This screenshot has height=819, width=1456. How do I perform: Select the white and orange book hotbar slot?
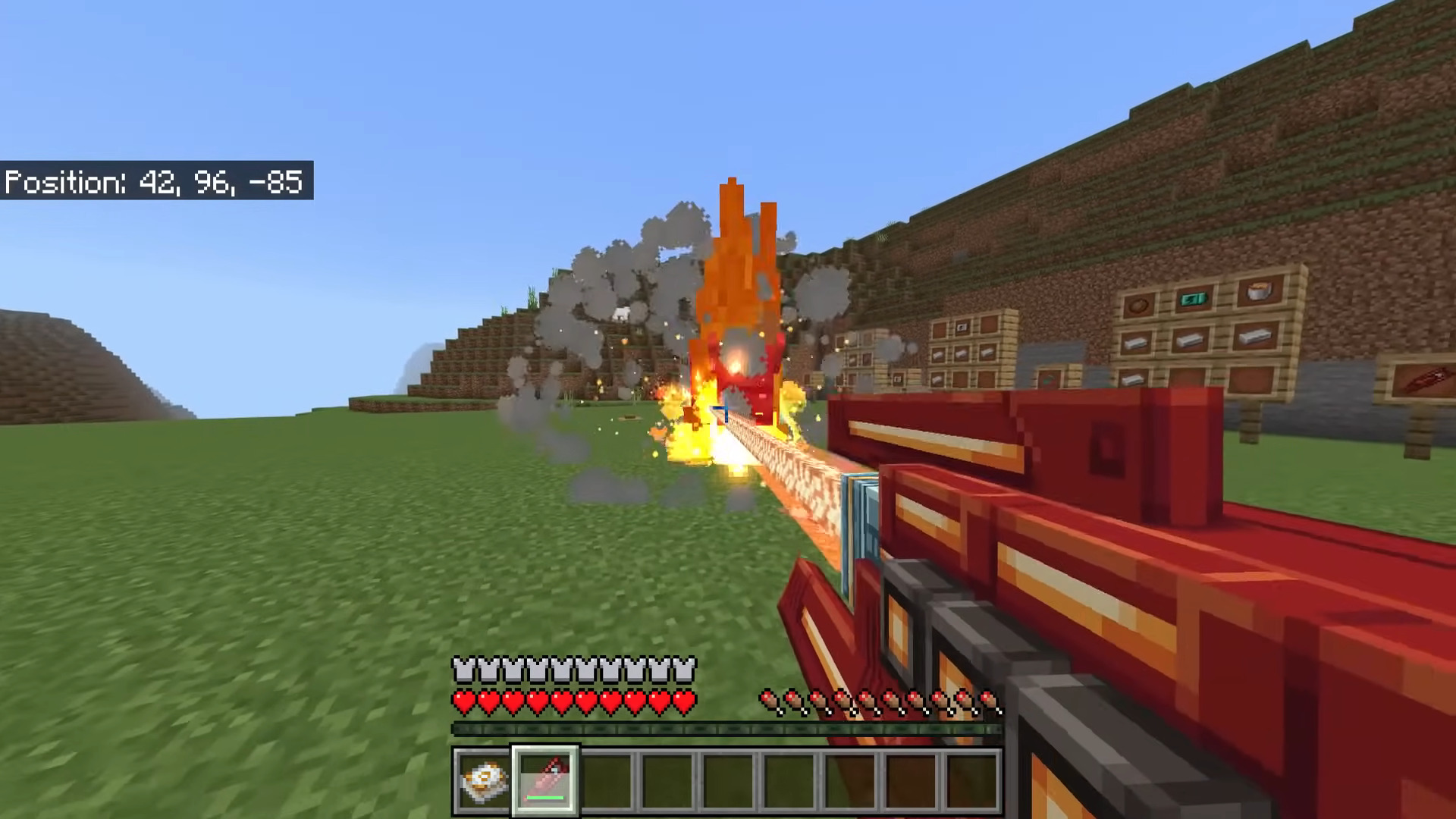484,780
